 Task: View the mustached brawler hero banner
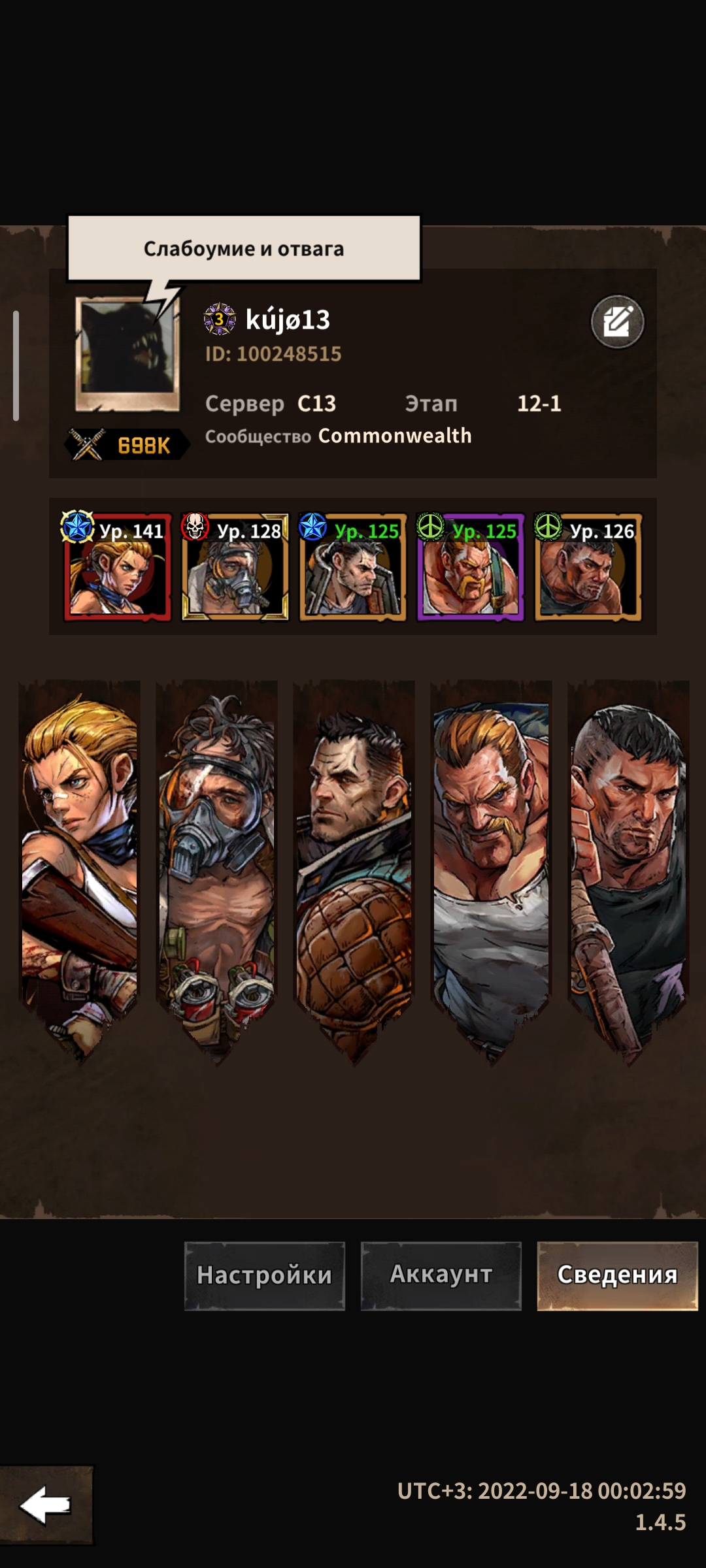coord(492,862)
